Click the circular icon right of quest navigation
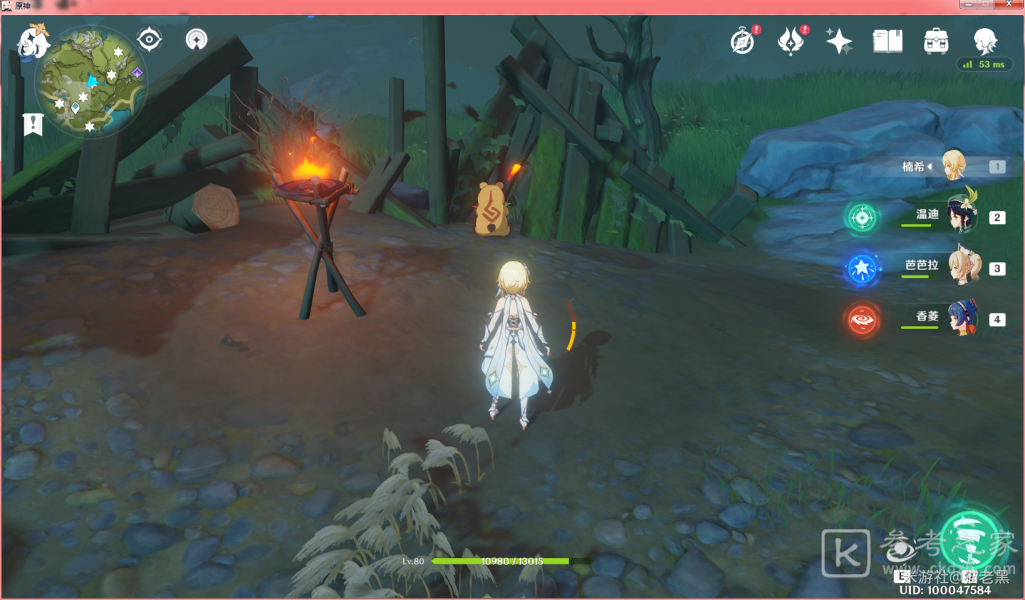Image resolution: width=1025 pixels, height=600 pixels. (x=197, y=40)
